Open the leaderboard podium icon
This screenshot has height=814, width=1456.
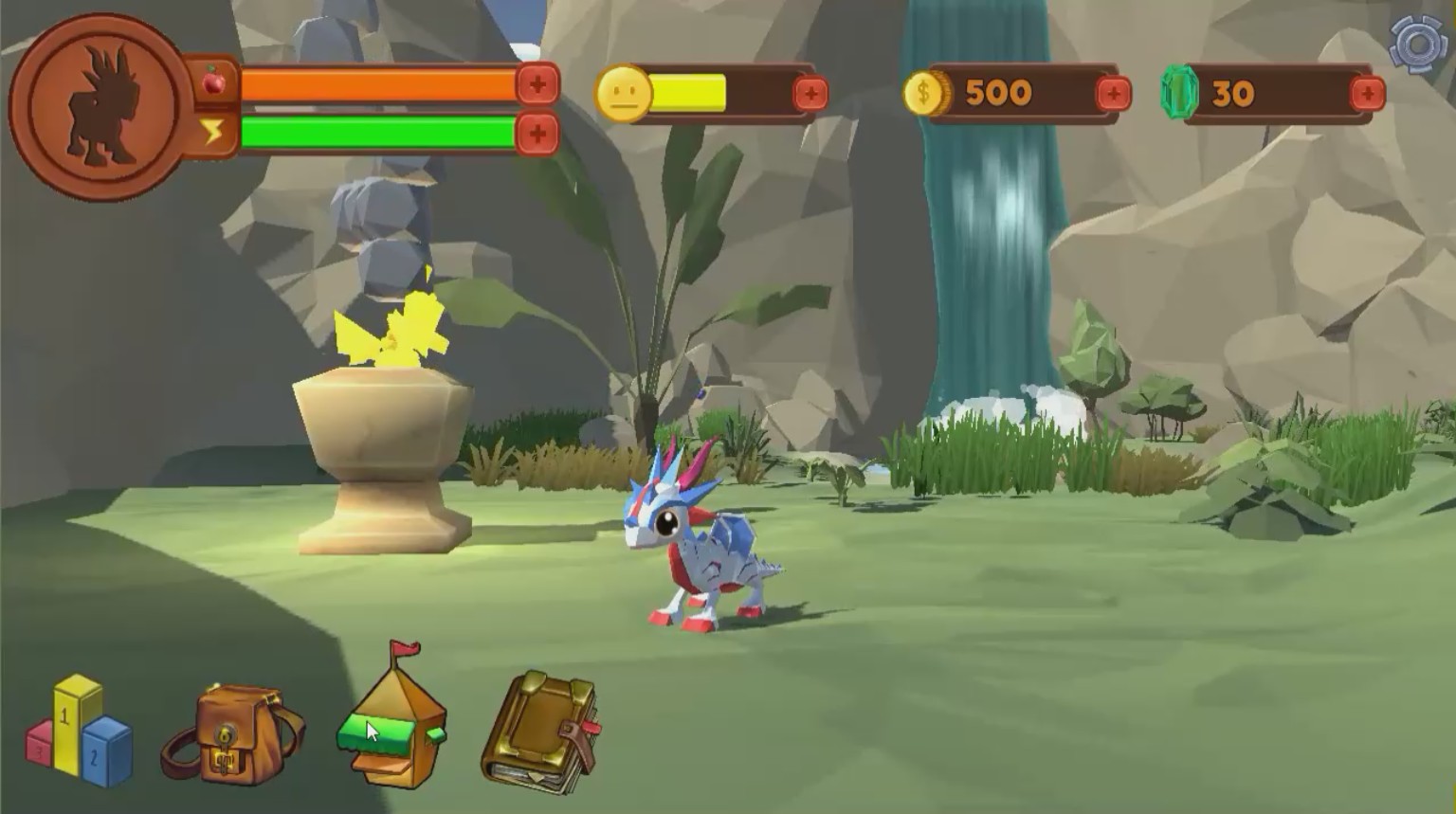click(x=76, y=739)
